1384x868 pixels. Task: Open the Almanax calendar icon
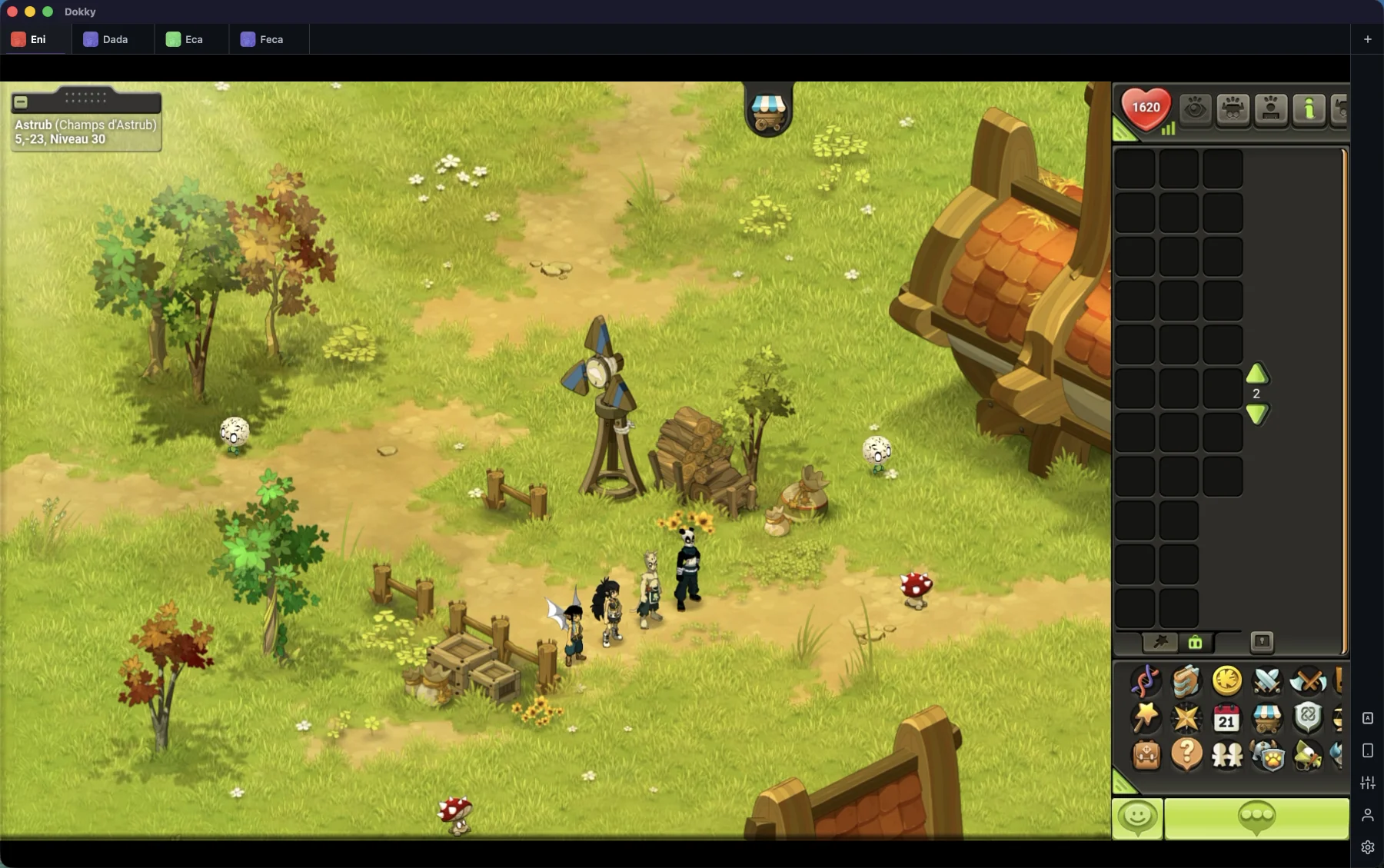[x=1227, y=719]
